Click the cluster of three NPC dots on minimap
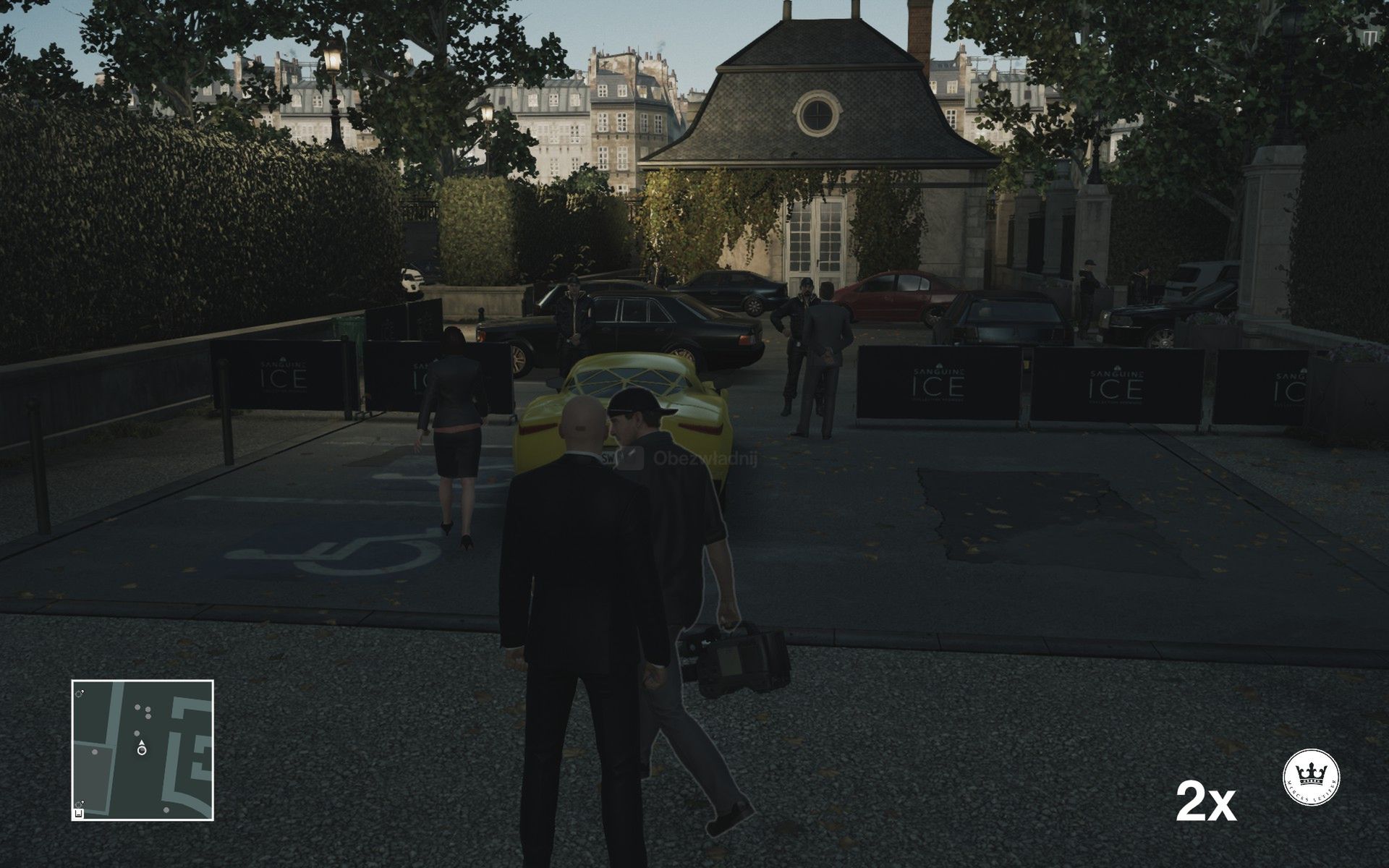 pyautogui.click(x=145, y=711)
